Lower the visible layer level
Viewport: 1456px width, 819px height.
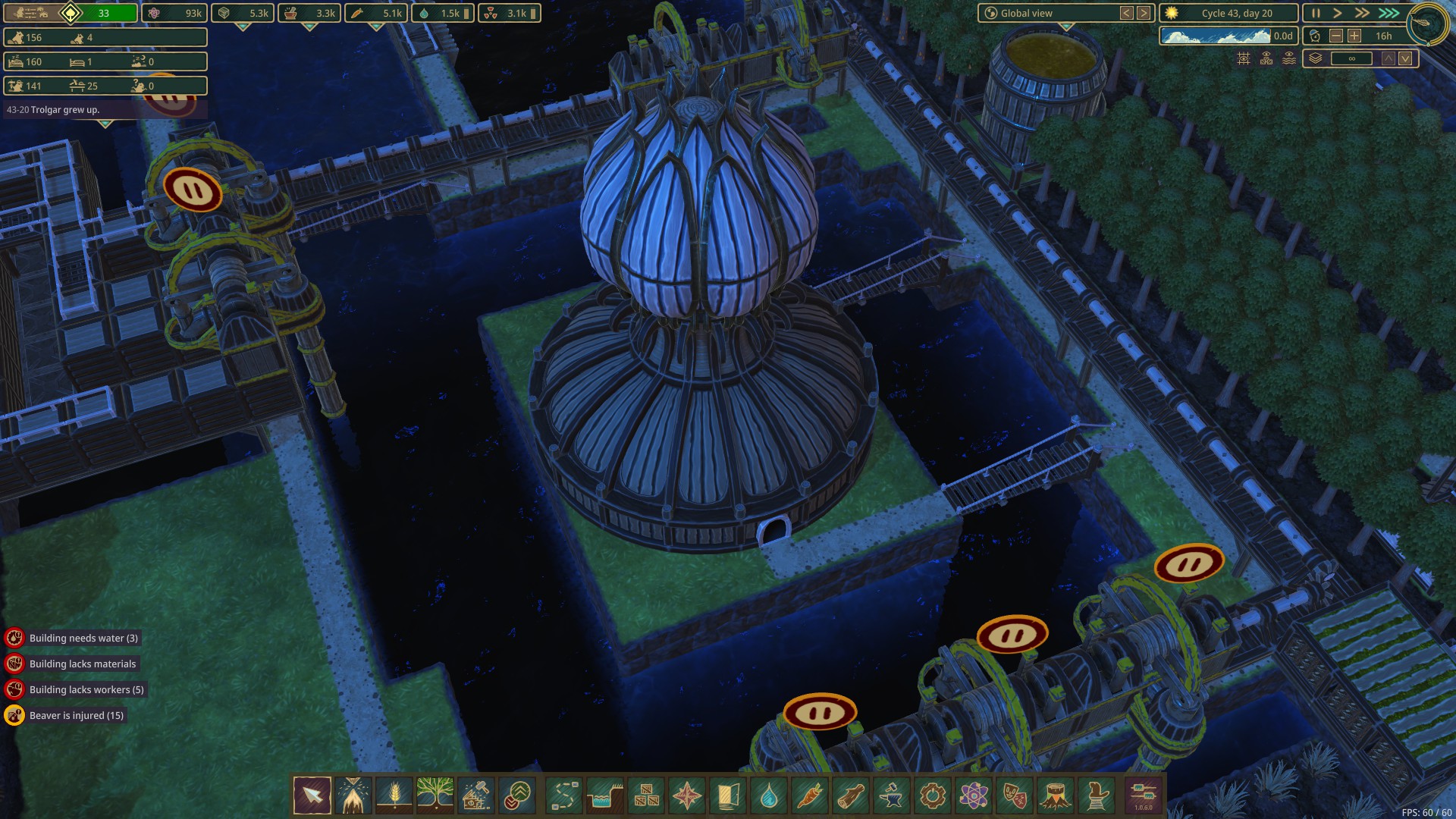(x=1405, y=58)
